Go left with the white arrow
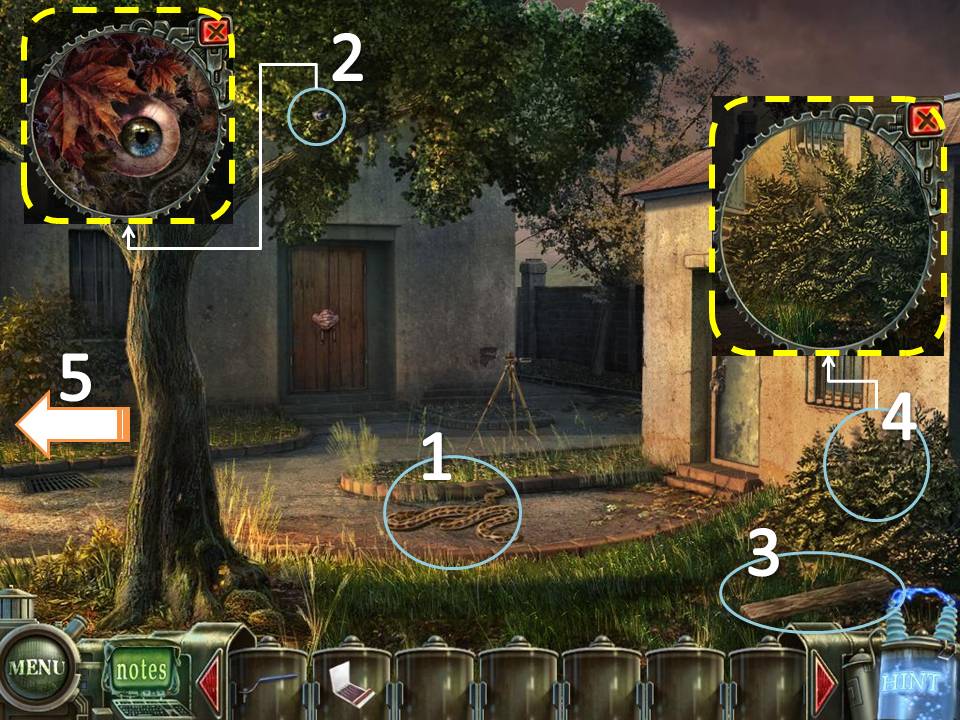This screenshot has width=960, height=720. point(72,425)
